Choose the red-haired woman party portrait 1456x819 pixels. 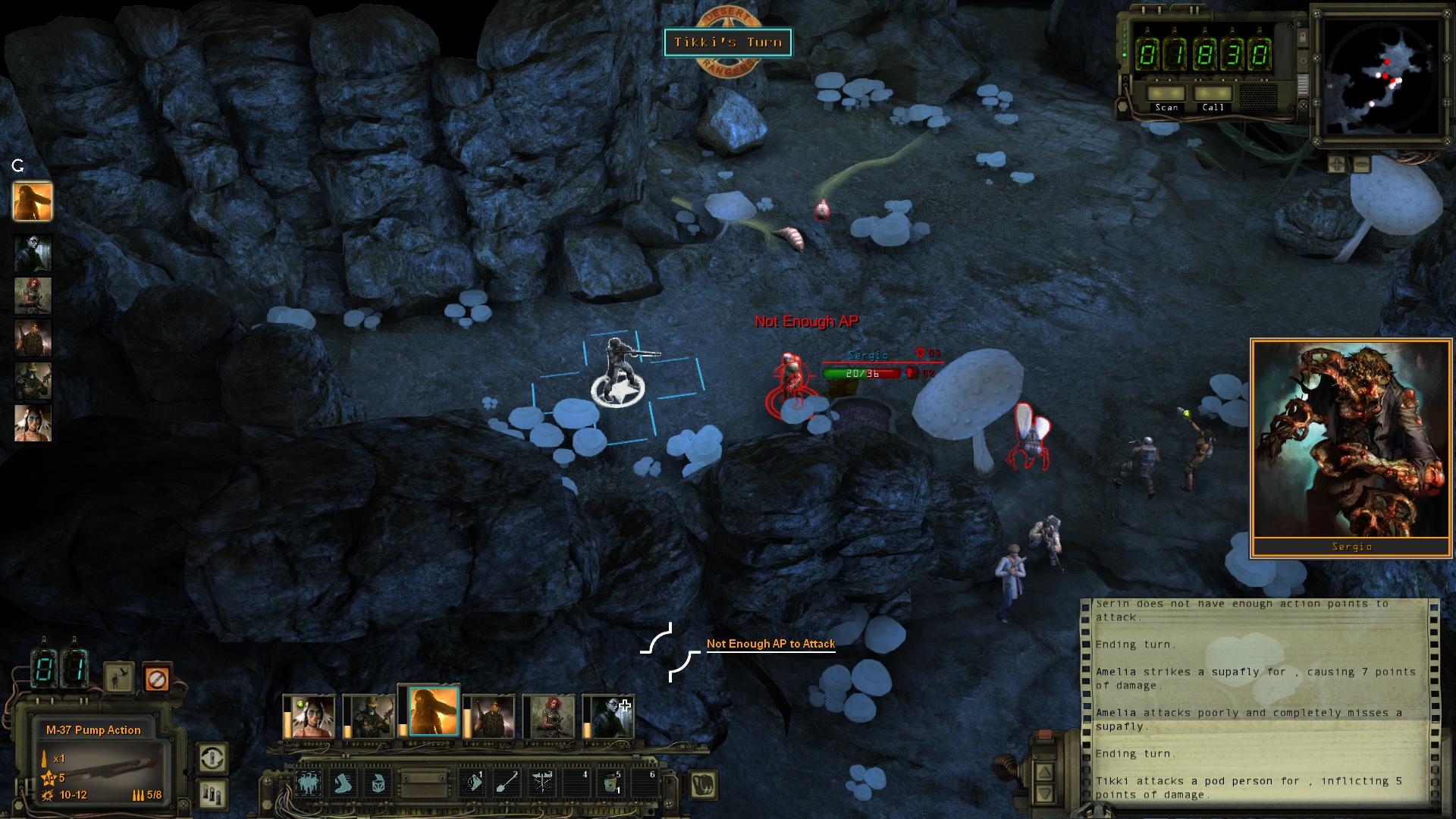[x=553, y=717]
